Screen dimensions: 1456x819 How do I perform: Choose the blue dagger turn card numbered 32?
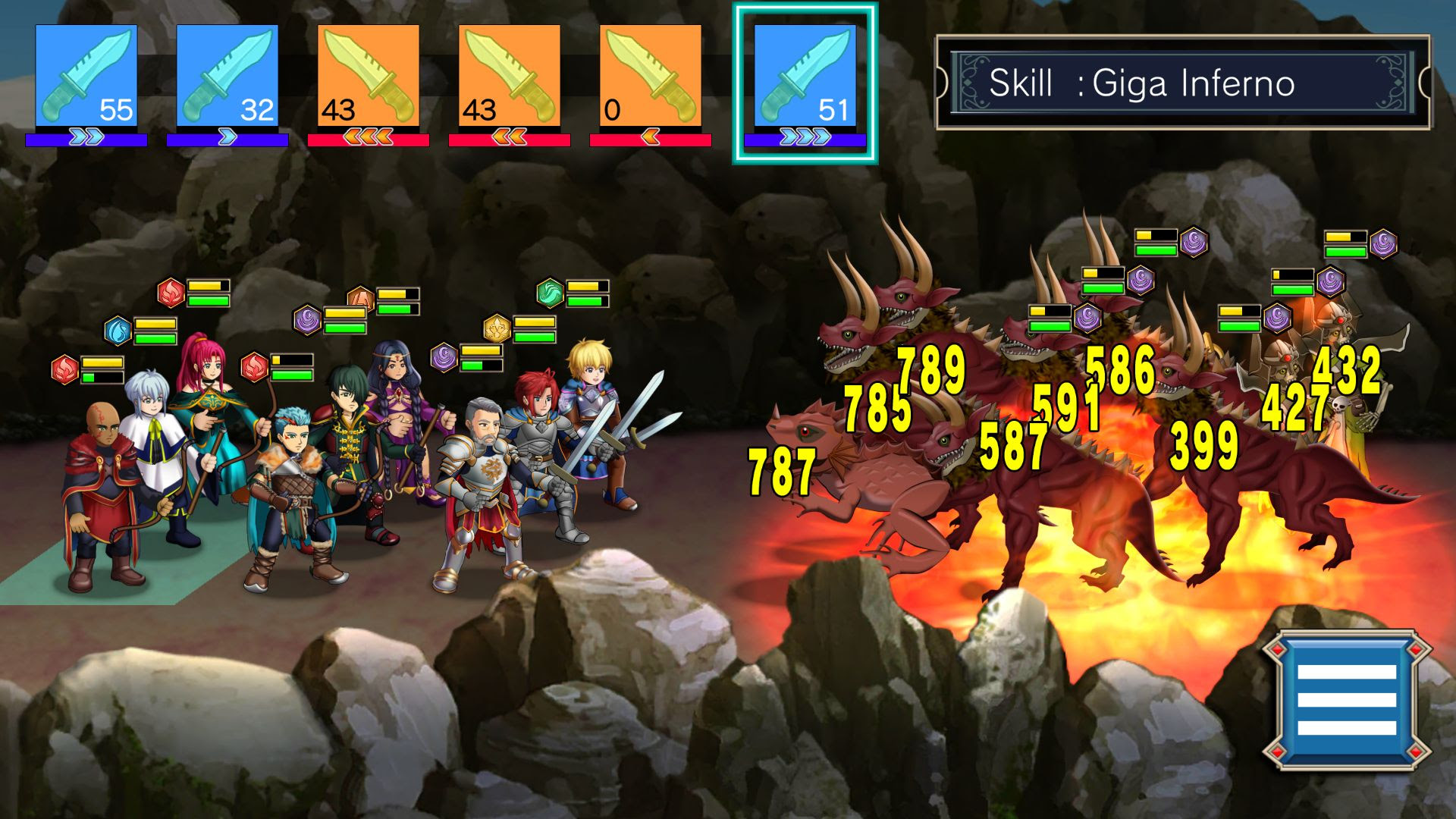click(x=227, y=77)
